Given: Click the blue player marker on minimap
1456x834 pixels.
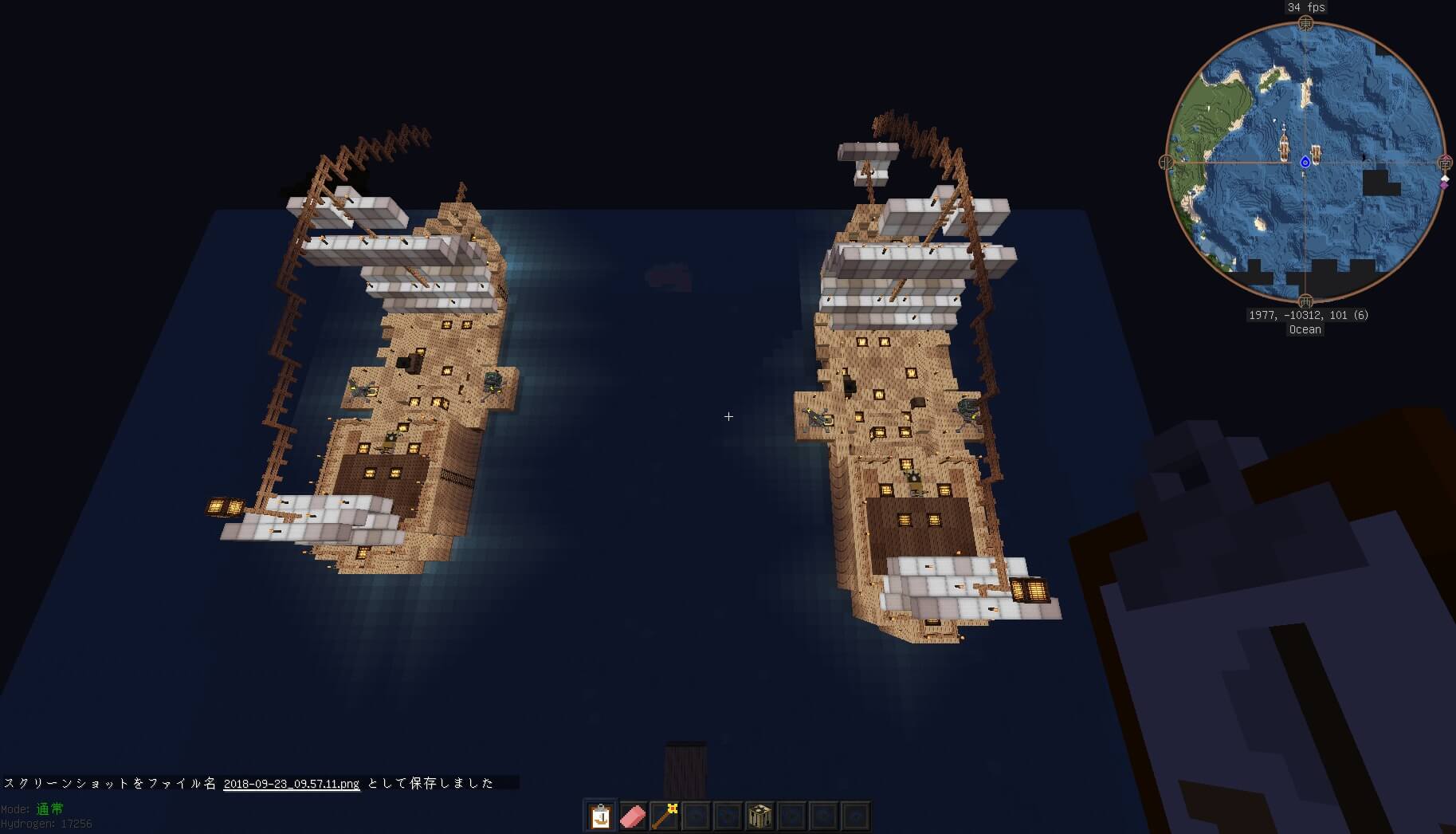Looking at the screenshot, I should [1305, 163].
